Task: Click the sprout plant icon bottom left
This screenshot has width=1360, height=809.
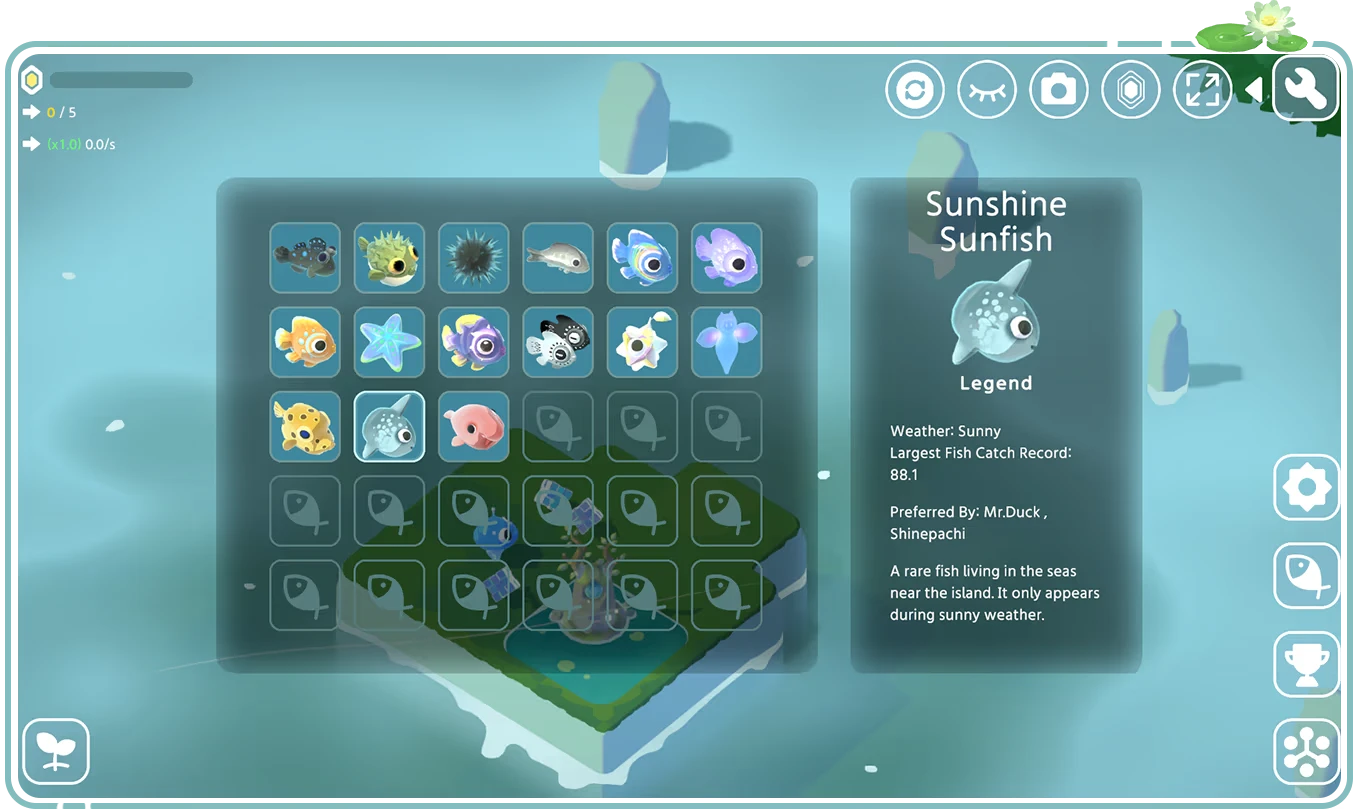Action: point(57,750)
